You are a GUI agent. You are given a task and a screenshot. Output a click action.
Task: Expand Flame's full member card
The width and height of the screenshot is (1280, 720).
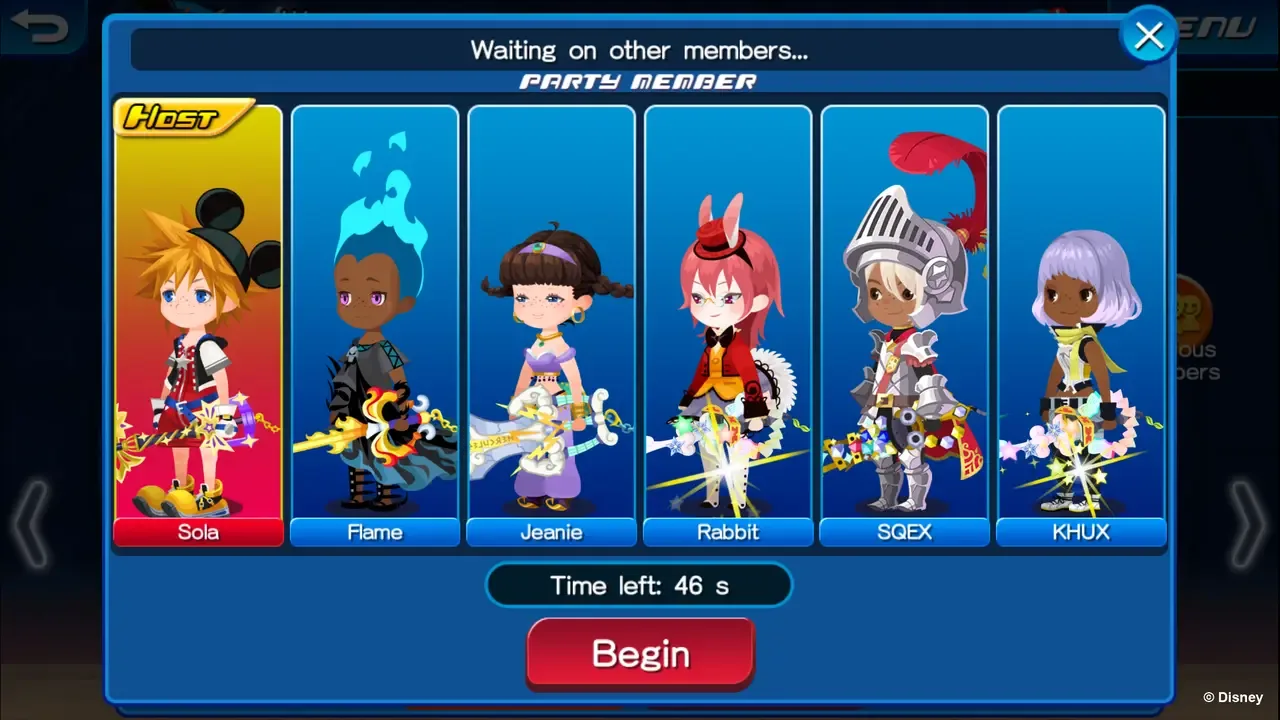point(374,320)
